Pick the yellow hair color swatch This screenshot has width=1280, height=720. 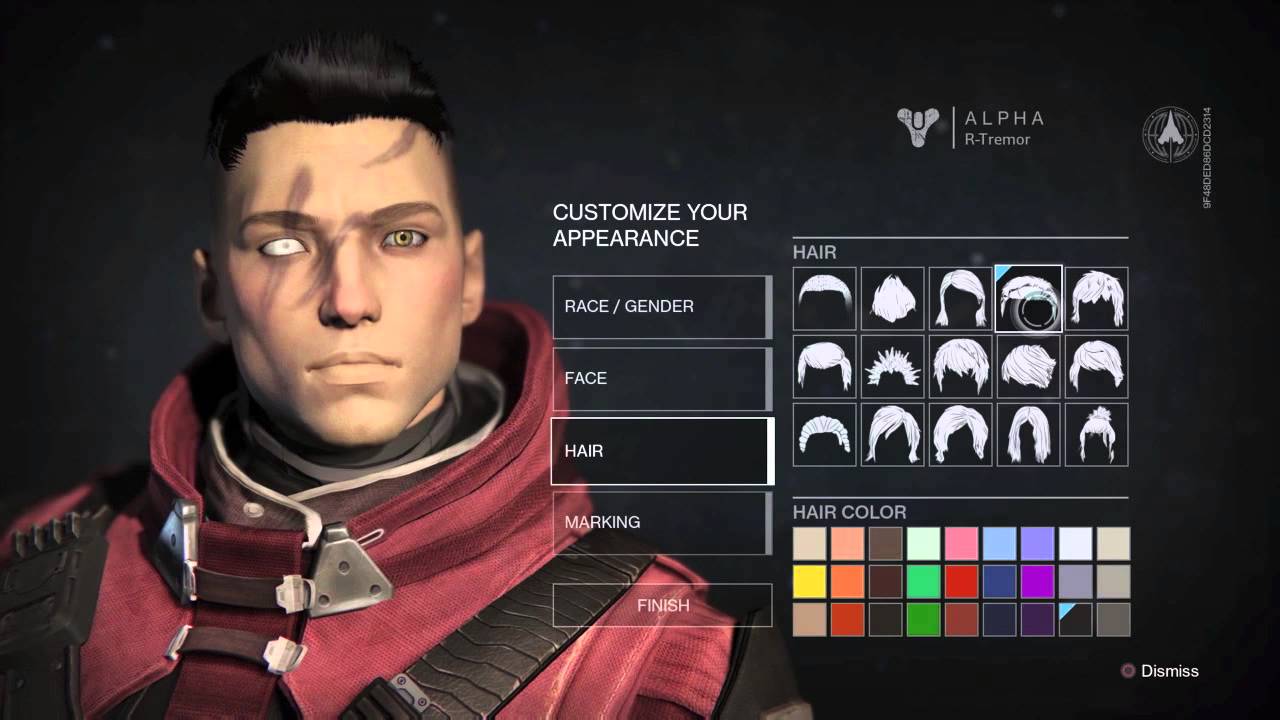[x=810, y=581]
